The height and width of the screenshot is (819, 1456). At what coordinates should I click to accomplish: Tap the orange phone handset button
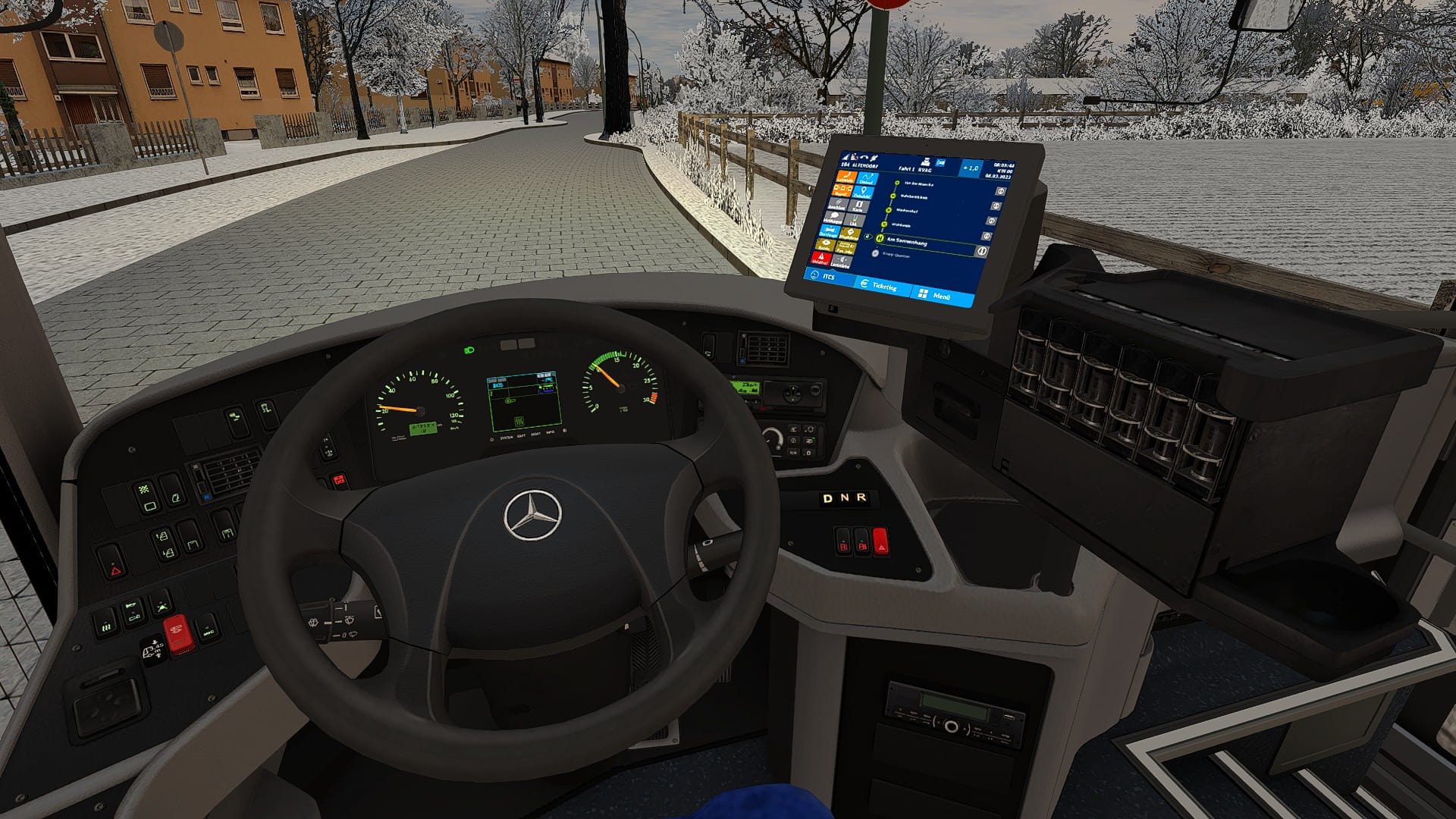click(846, 177)
